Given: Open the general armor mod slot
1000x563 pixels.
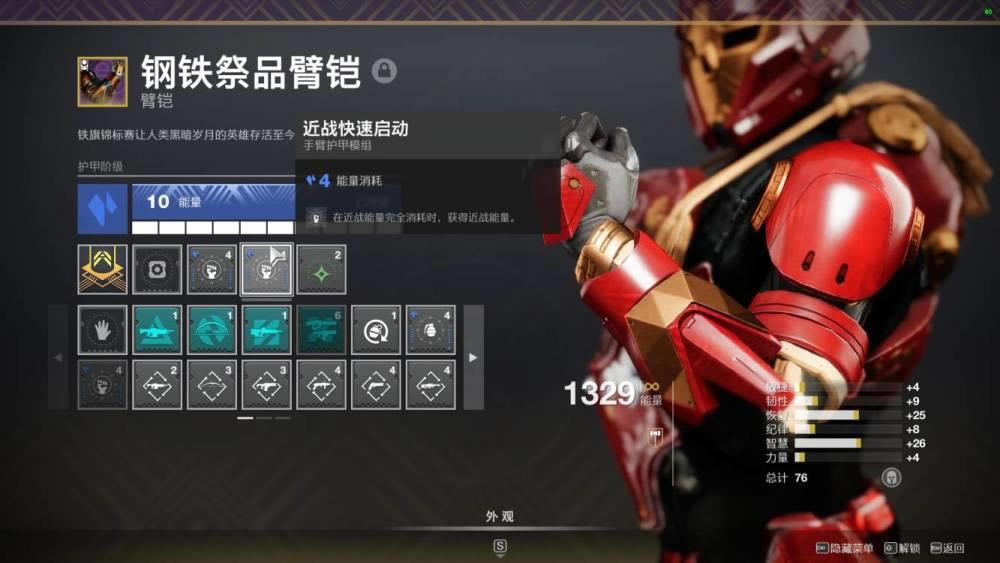Looking at the screenshot, I should [157, 269].
